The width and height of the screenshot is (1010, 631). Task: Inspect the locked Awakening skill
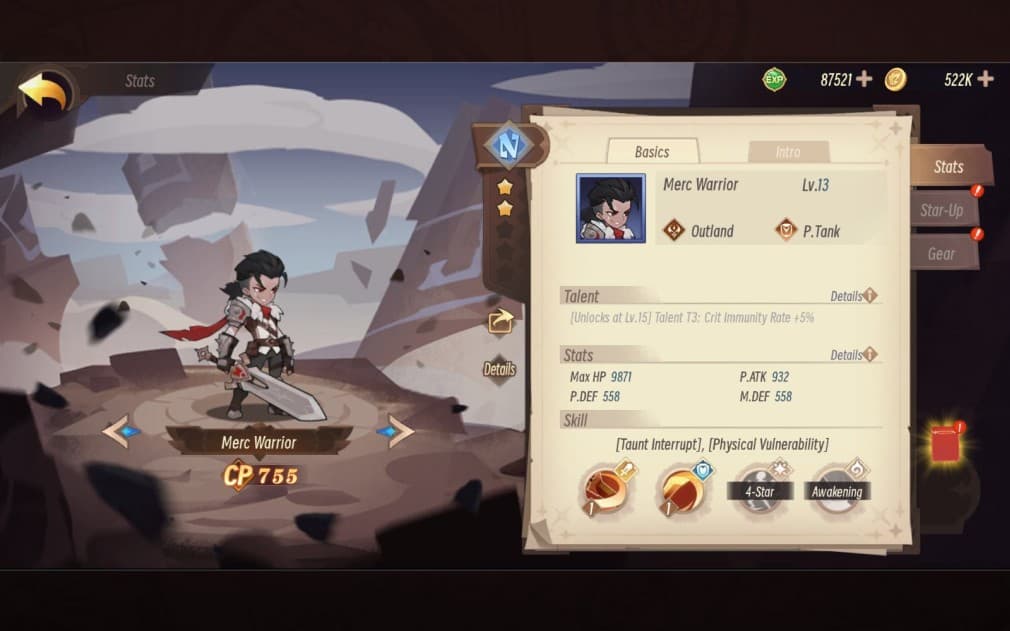coord(836,489)
